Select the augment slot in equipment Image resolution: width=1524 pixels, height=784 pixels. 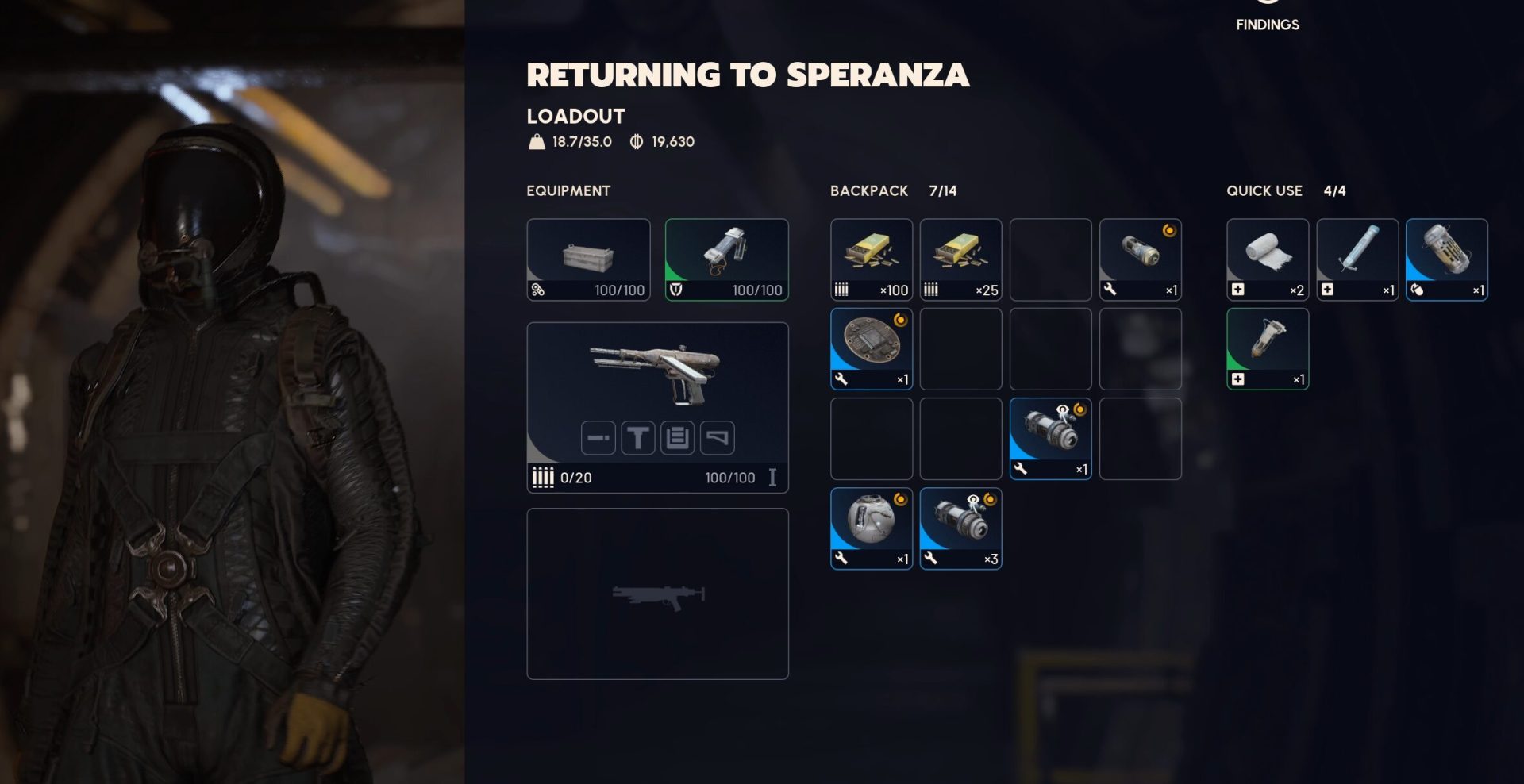pyautogui.click(x=588, y=259)
